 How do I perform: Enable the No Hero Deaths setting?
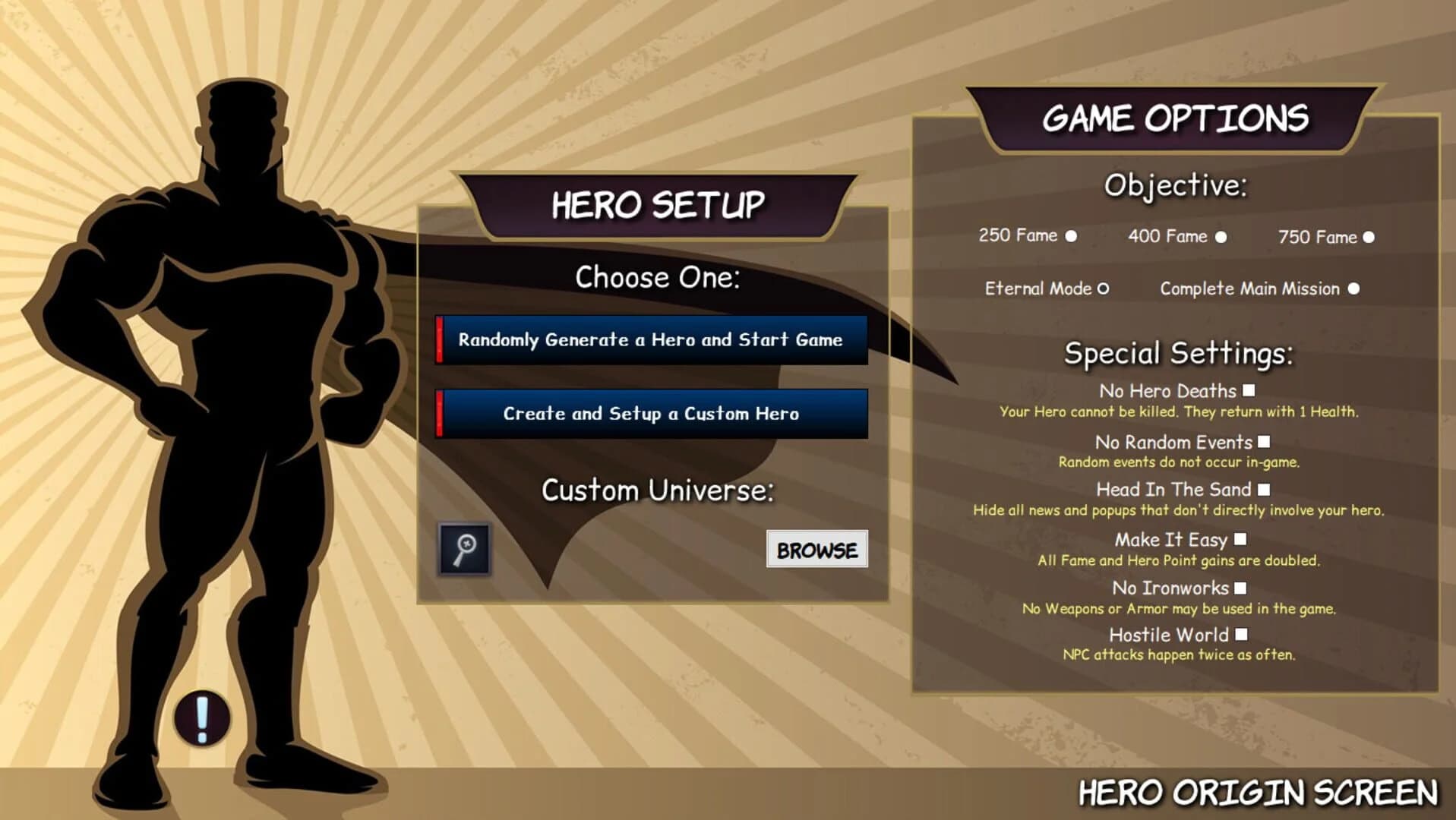tap(1250, 390)
